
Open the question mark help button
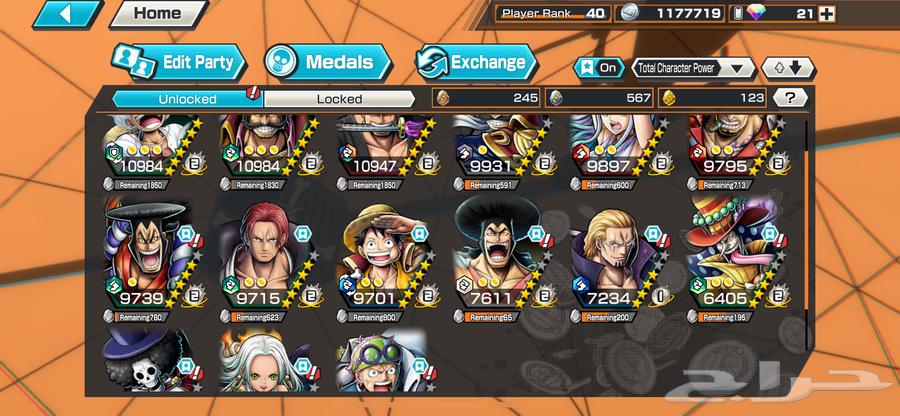[x=792, y=98]
